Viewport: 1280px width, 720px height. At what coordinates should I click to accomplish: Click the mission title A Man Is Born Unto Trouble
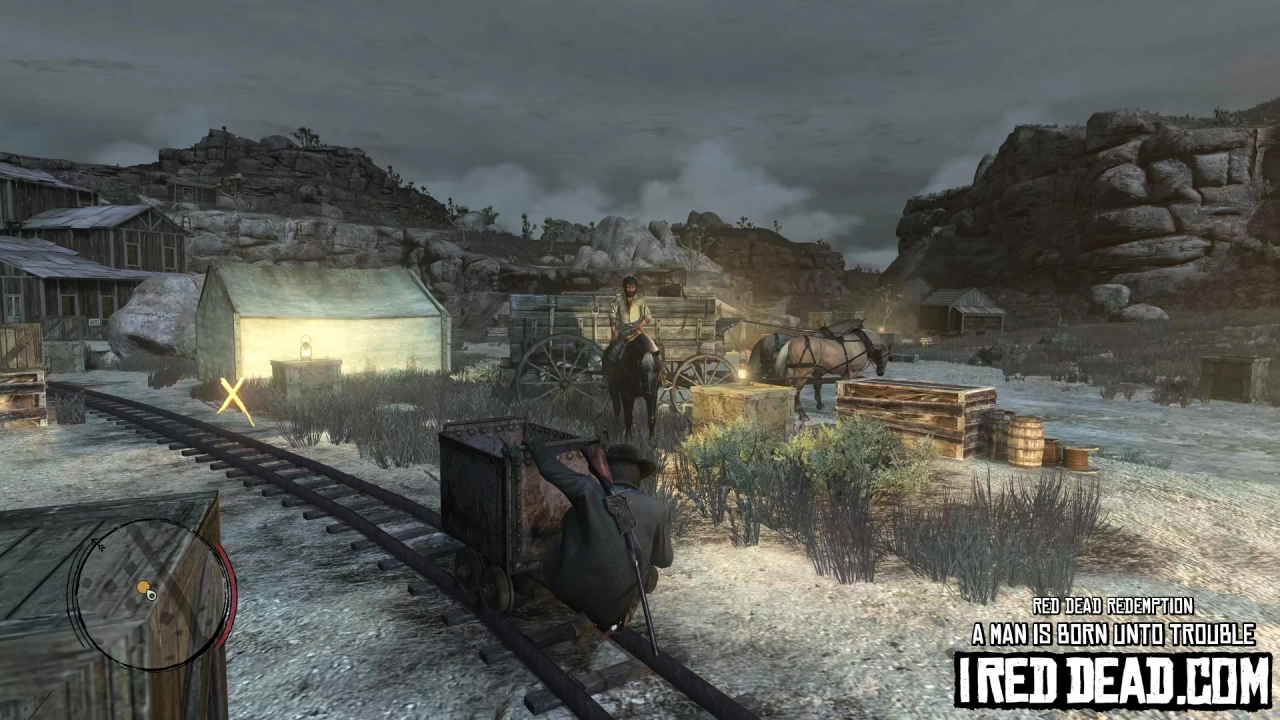1113,633
